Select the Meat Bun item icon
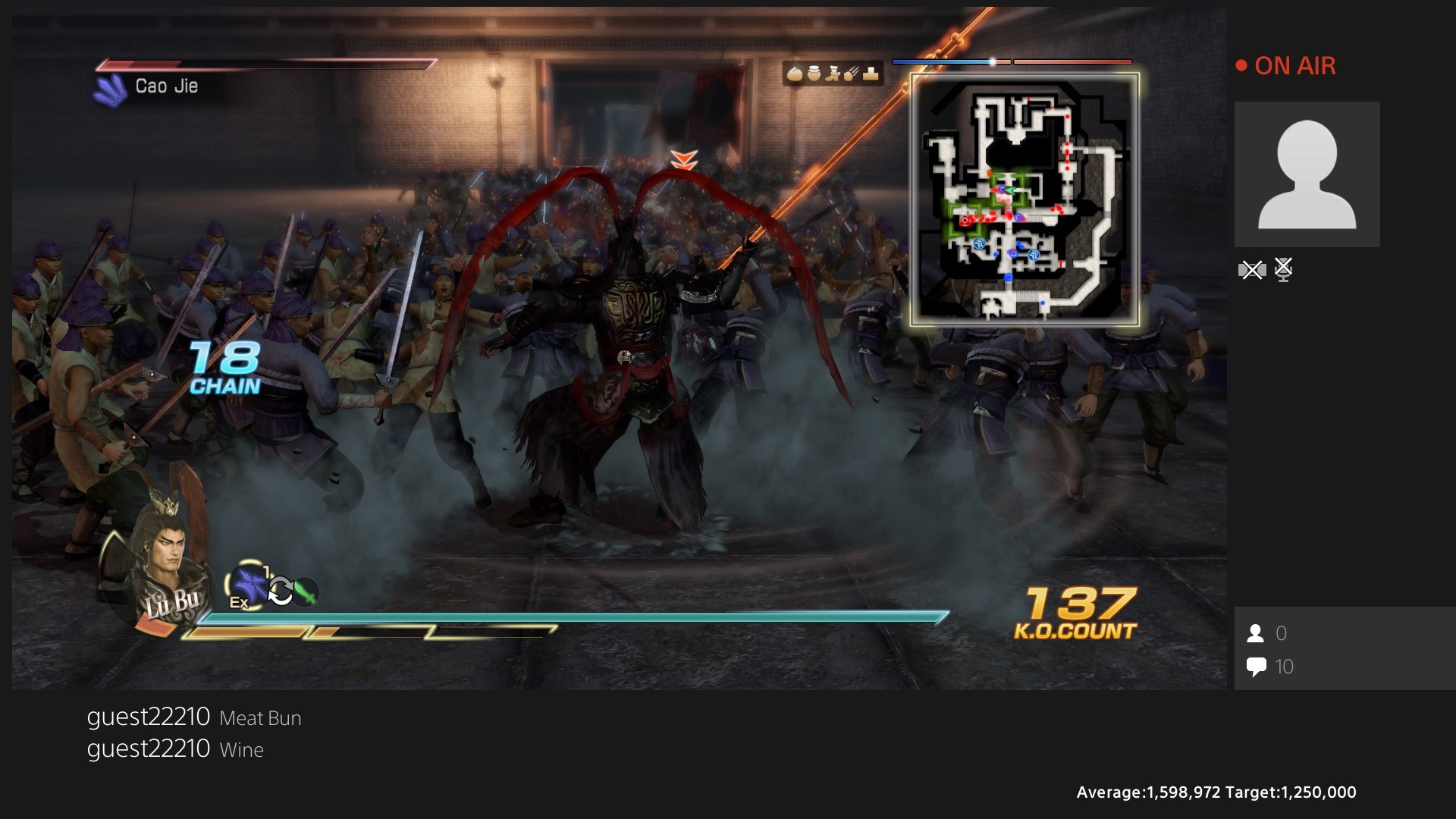Screen dimensions: 1456x819 795,75
